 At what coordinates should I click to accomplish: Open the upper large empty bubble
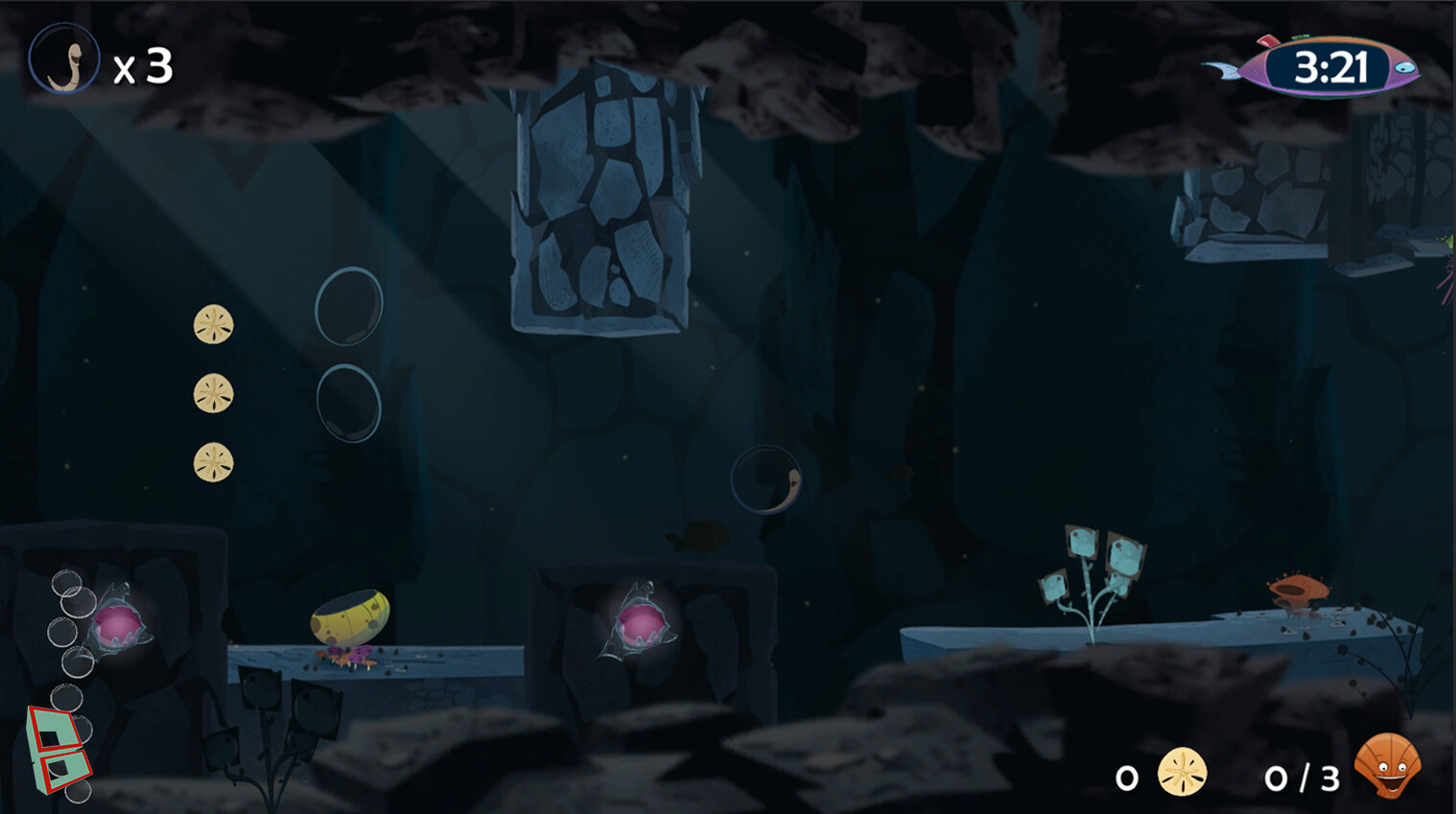347,306
